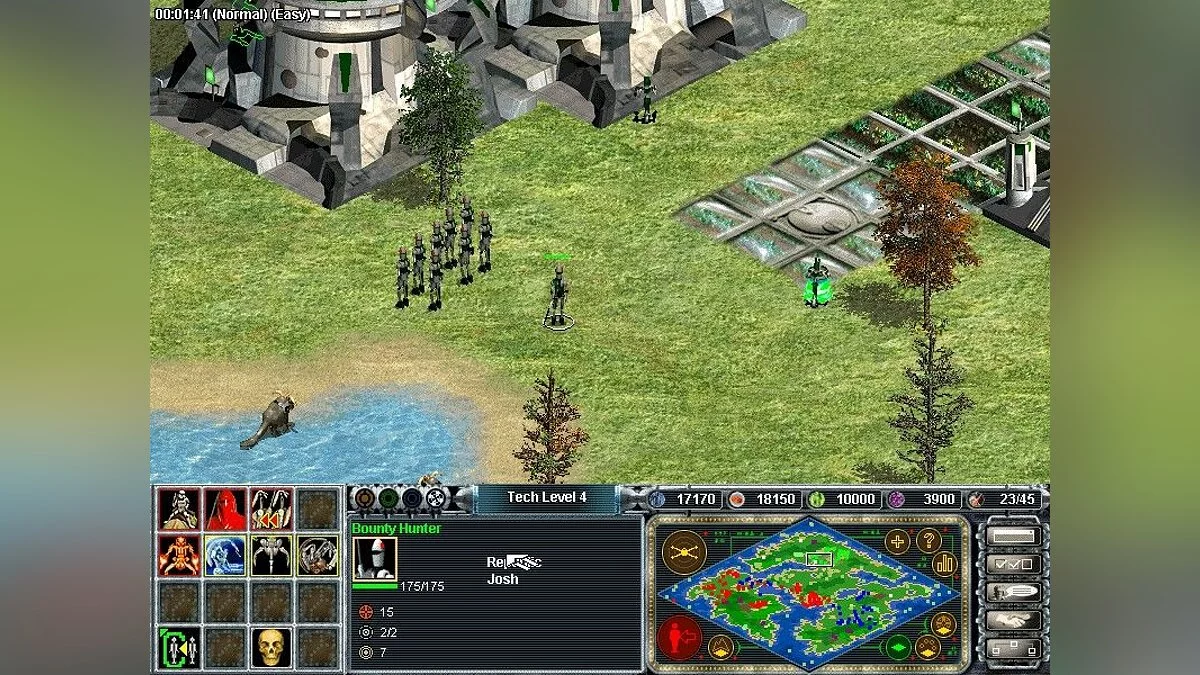Click the red idle worker button
The height and width of the screenshot is (675, 1200).
coord(678,637)
